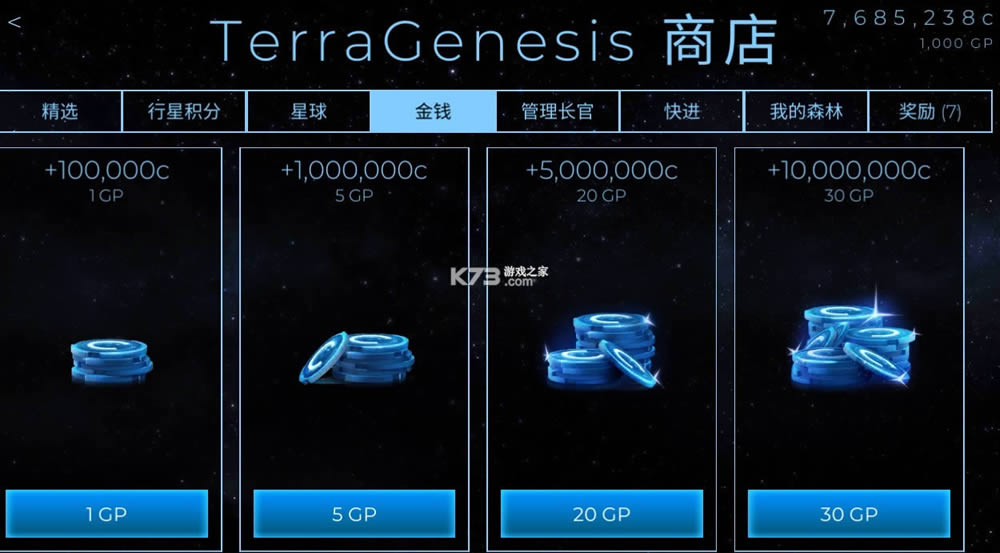Purchase 1,000,000c using the 5 GP button

[x=354, y=513]
